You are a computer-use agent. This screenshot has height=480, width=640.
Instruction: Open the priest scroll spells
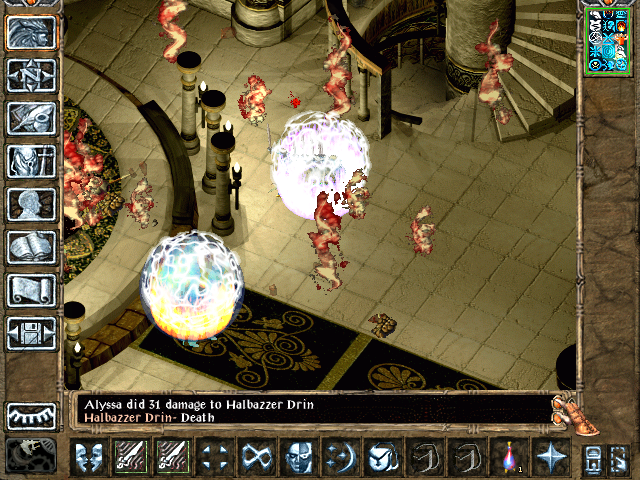(x=31, y=290)
